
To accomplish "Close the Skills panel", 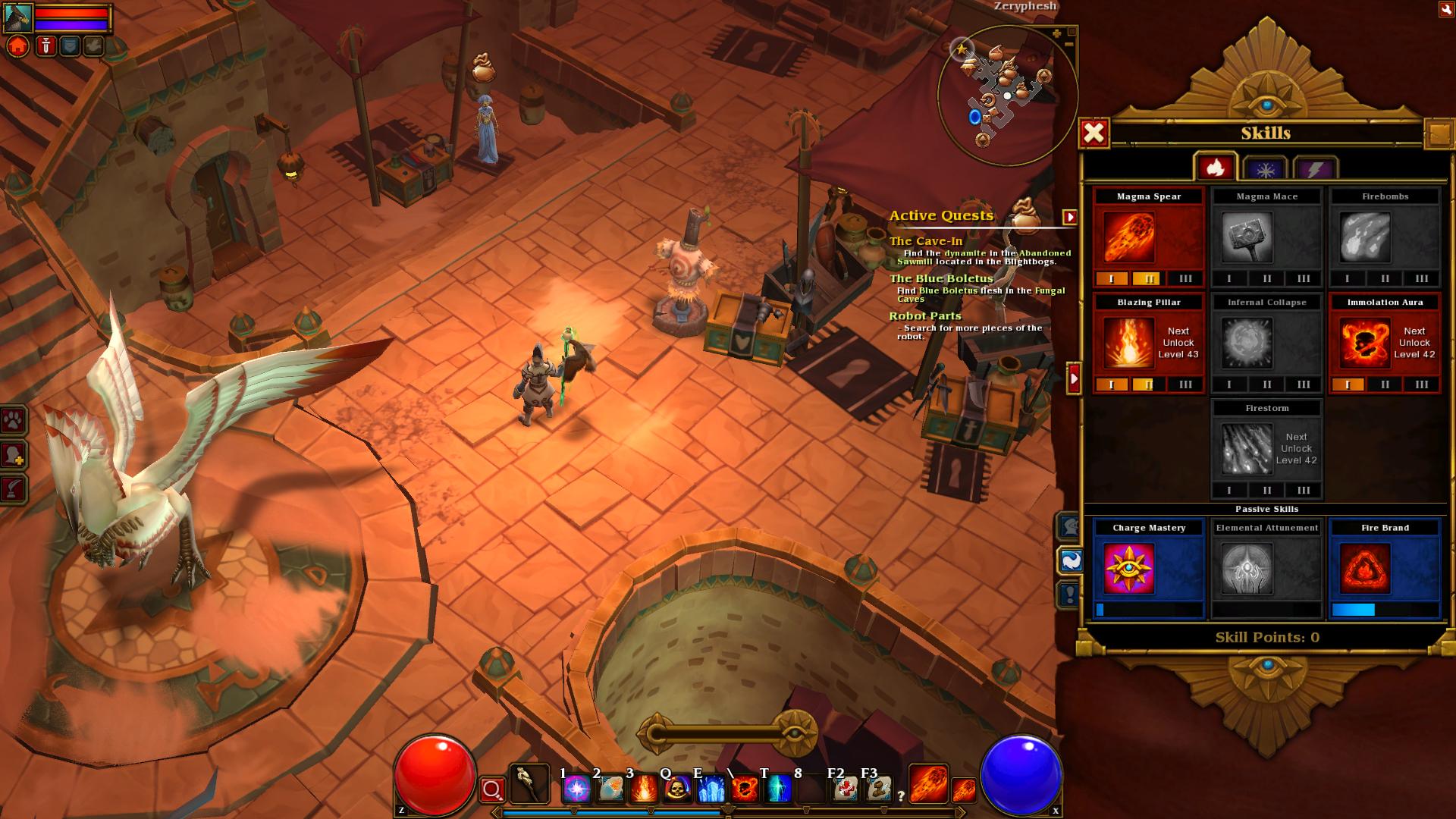I will tap(1094, 133).
